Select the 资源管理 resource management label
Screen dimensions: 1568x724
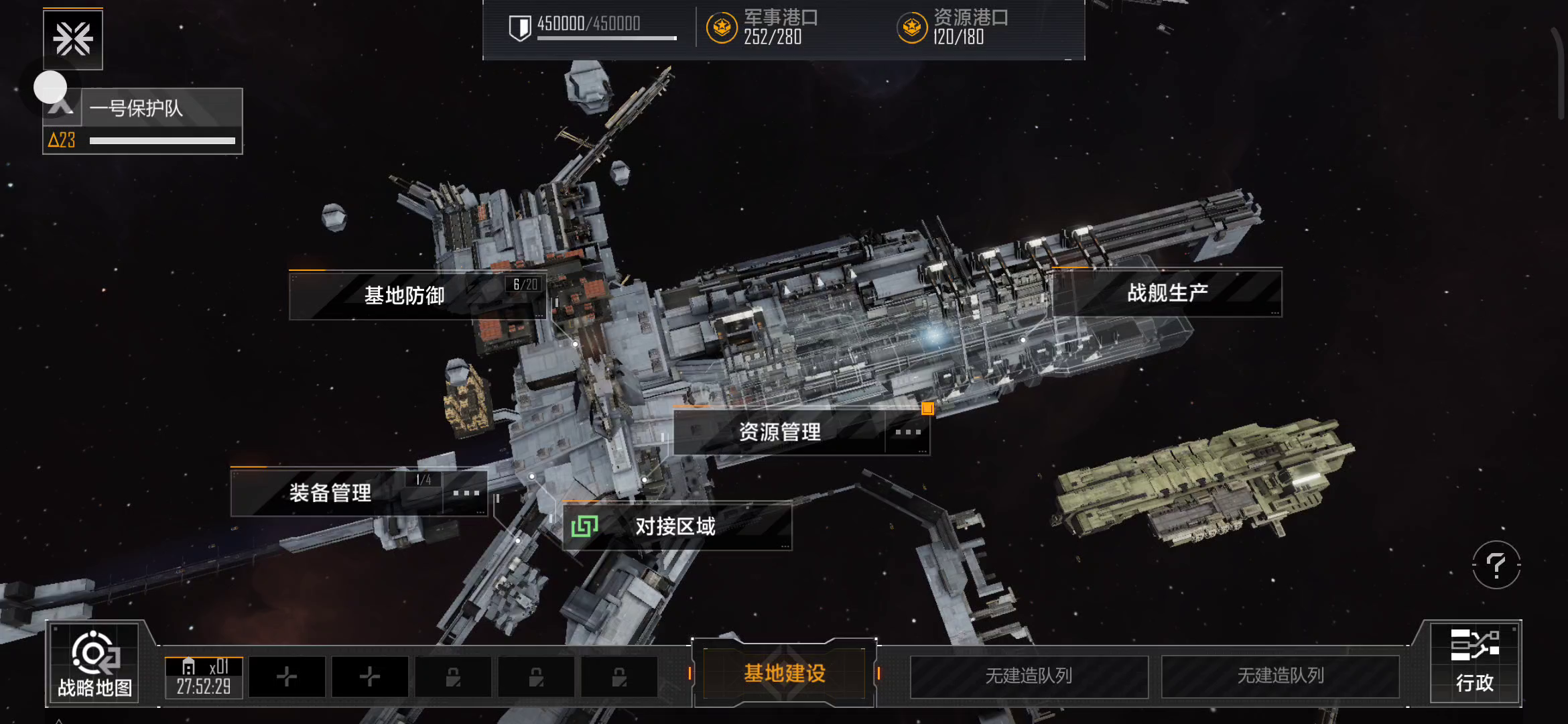pyautogui.click(x=779, y=432)
